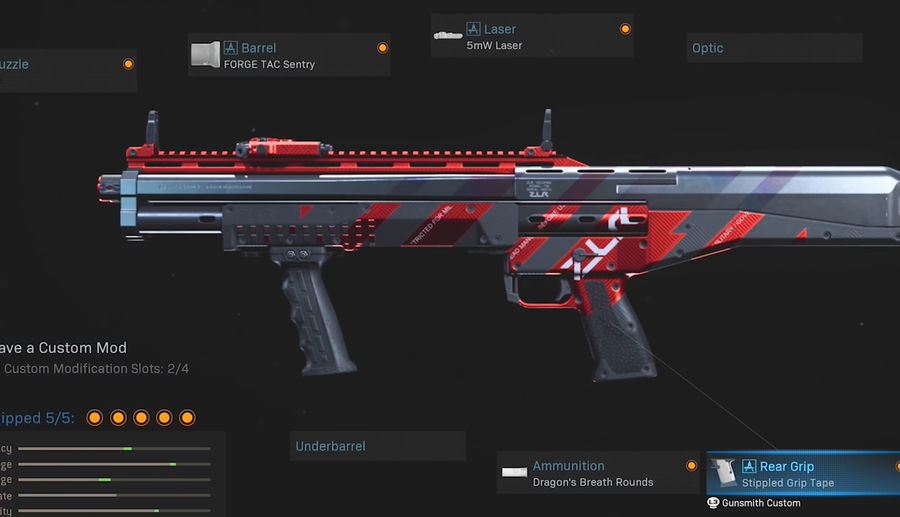Click Save a Custom Mod option
This screenshot has height=517, width=900.
click(64, 348)
